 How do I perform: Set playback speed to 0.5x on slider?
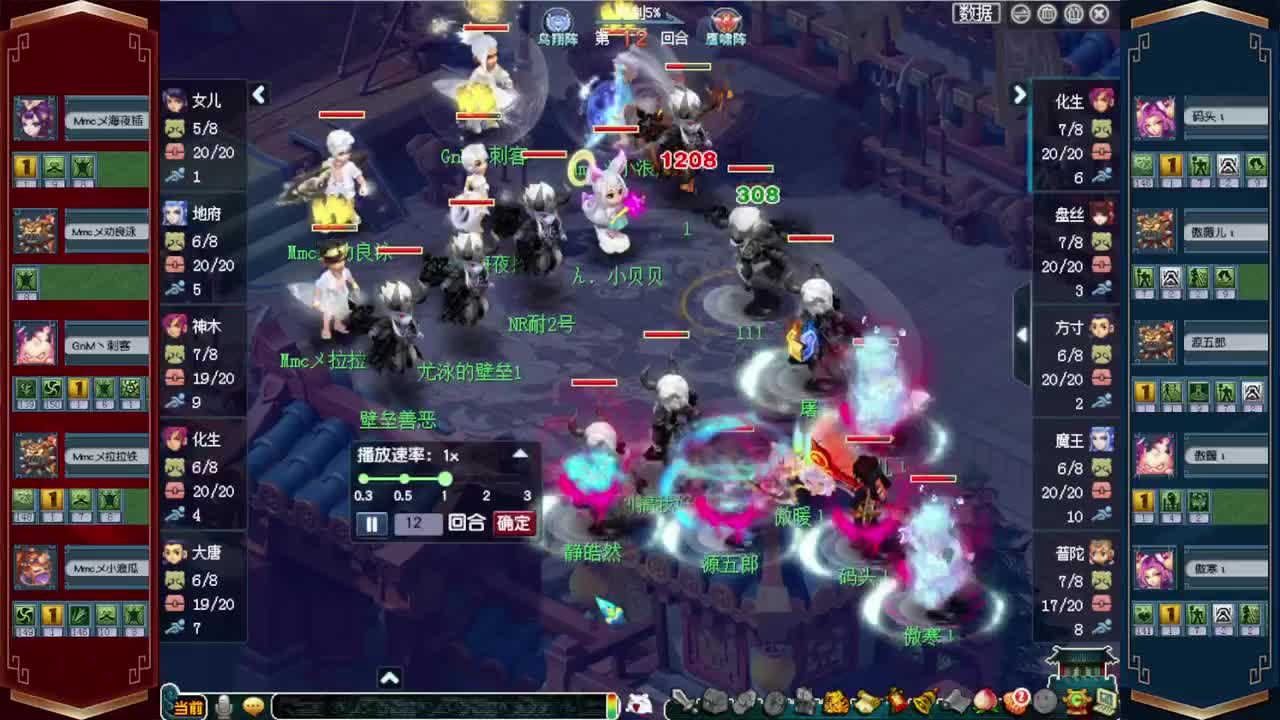(403, 479)
